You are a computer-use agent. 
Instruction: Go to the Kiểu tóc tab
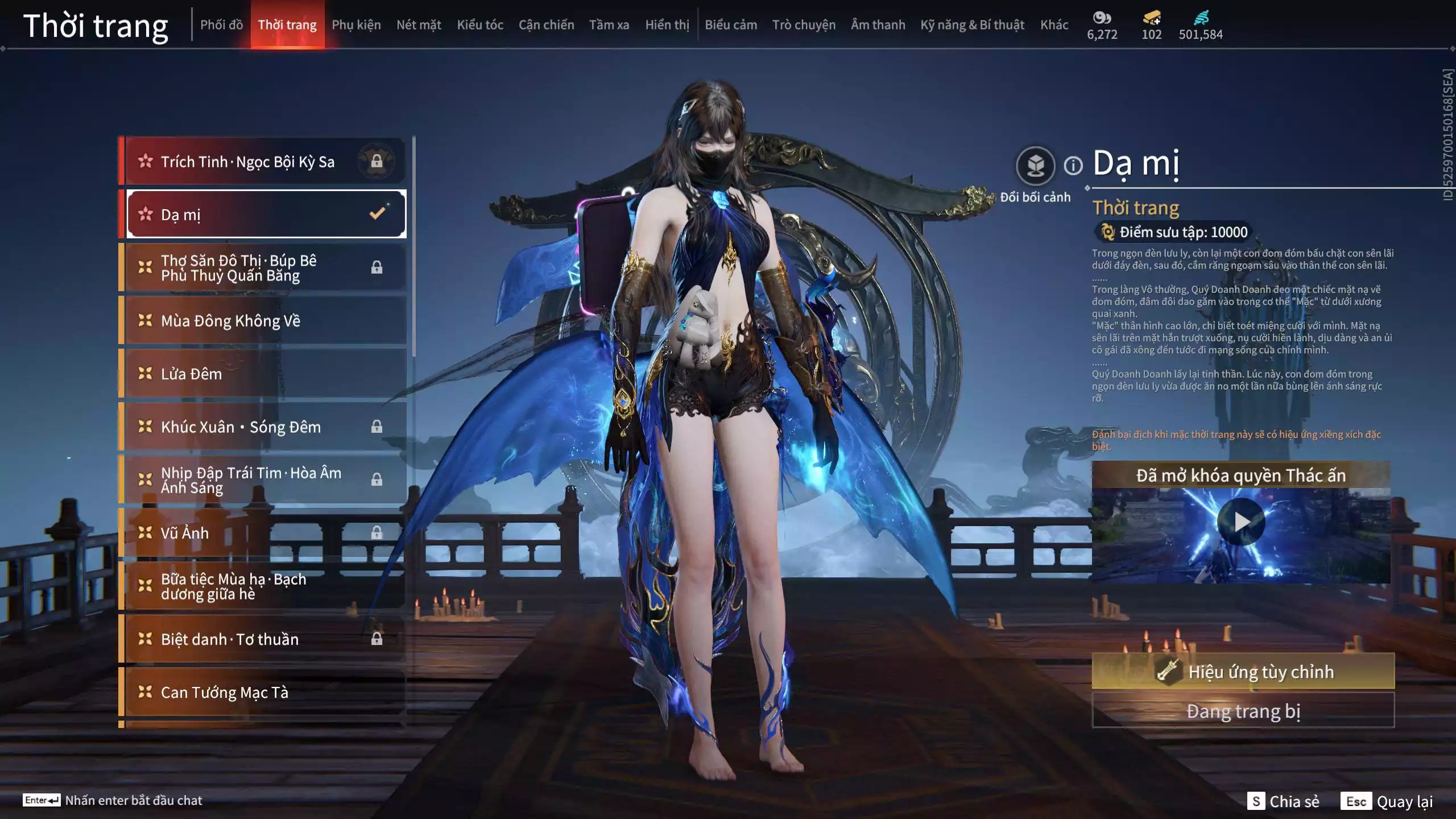[x=480, y=25]
